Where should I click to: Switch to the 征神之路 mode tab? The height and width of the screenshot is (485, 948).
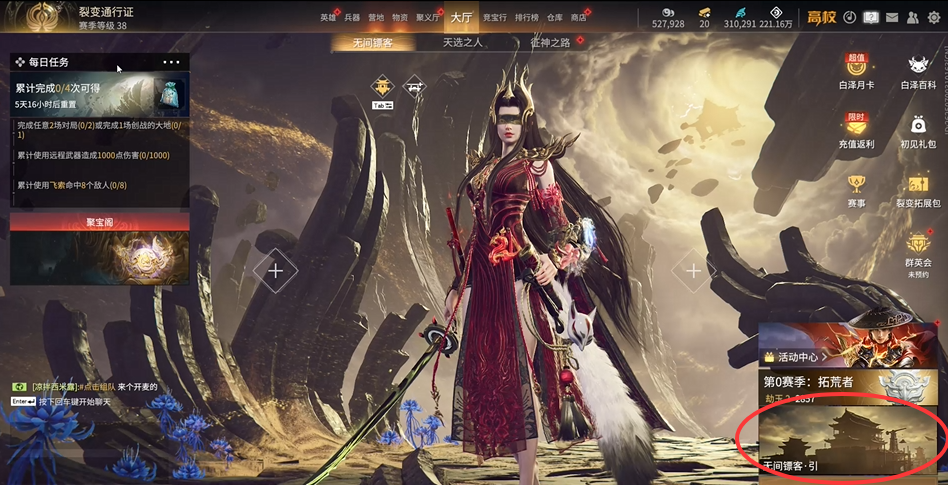pyautogui.click(x=551, y=43)
